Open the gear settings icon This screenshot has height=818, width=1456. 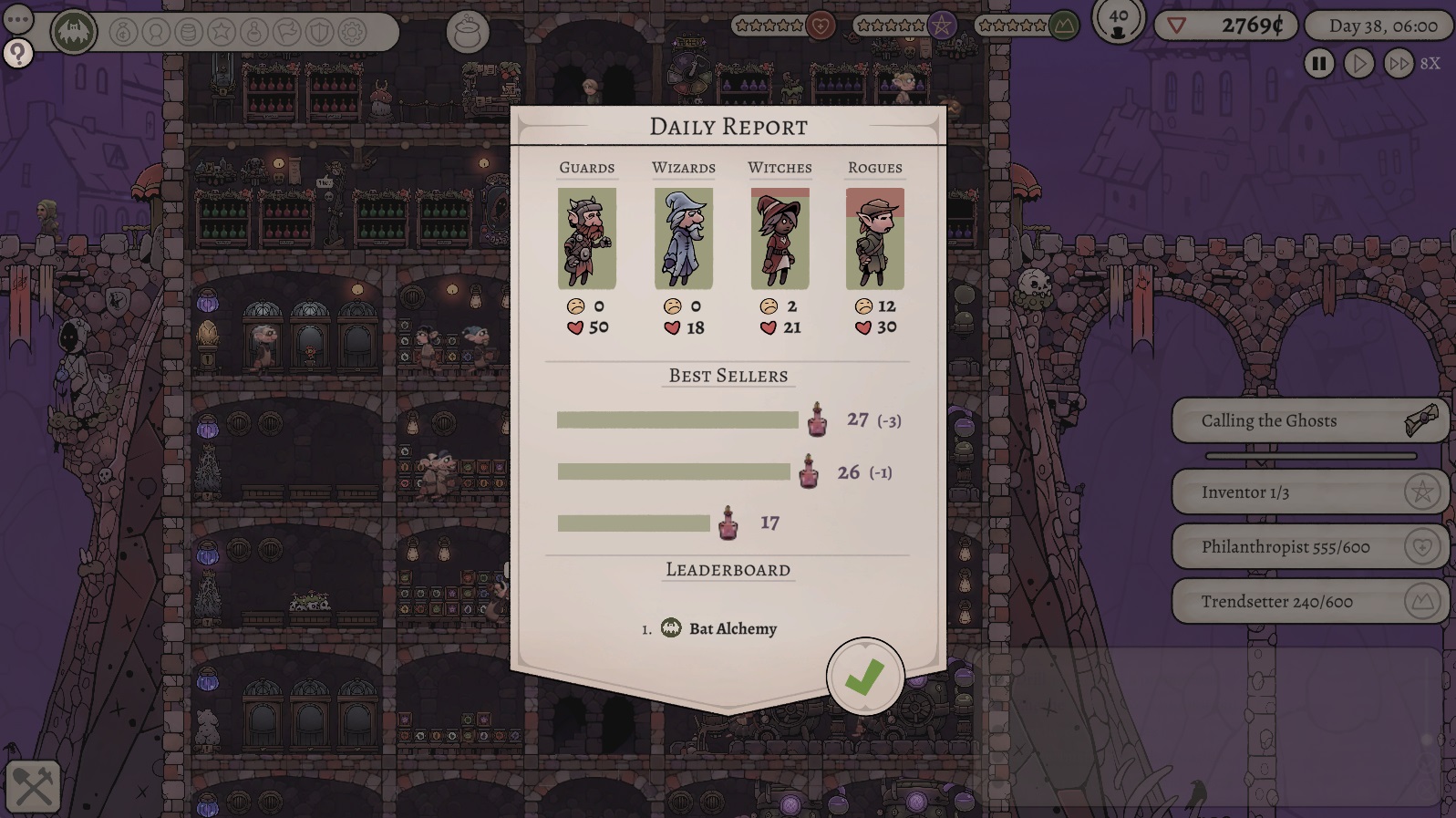pyautogui.click(x=352, y=33)
